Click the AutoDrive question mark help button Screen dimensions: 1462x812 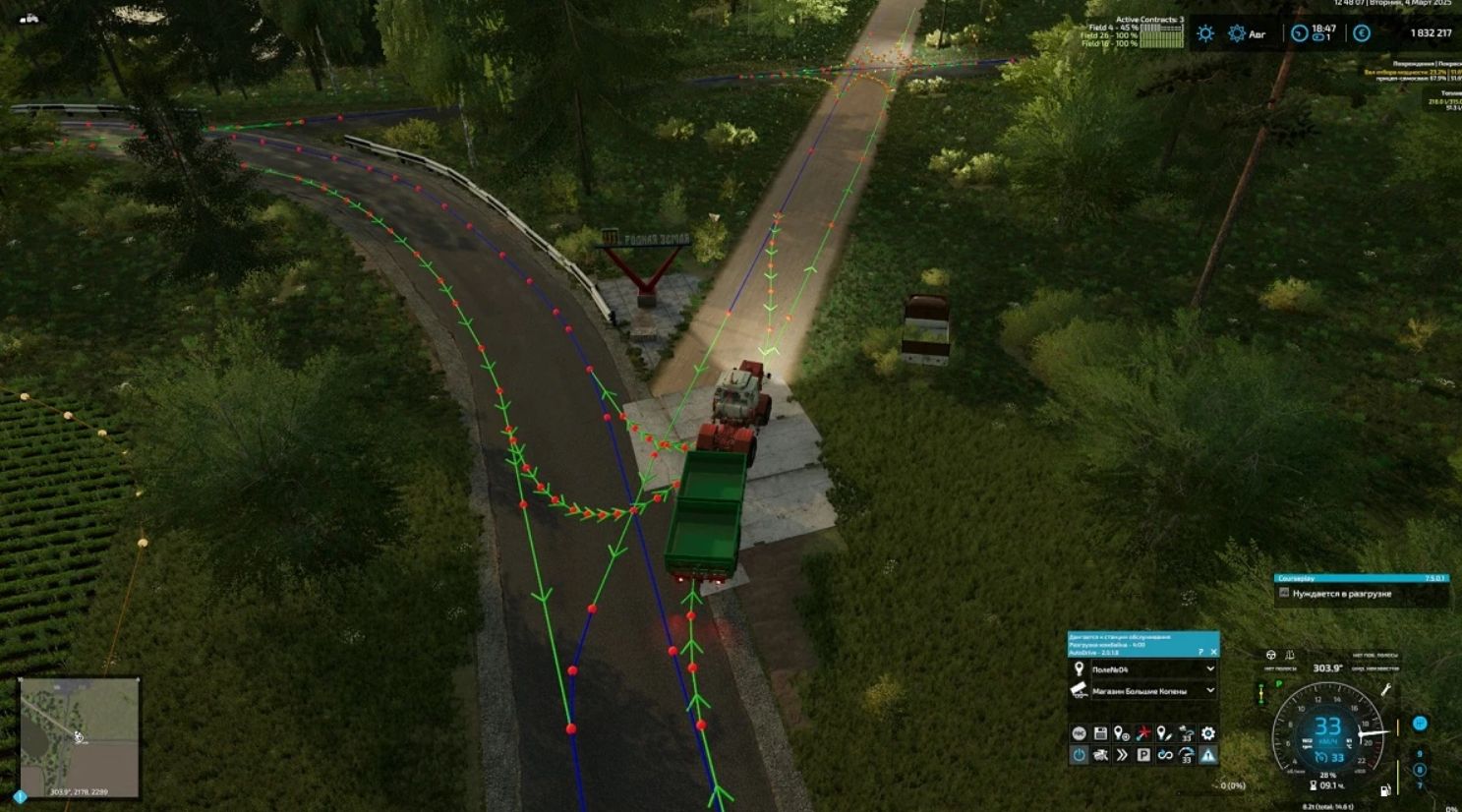tap(1200, 652)
